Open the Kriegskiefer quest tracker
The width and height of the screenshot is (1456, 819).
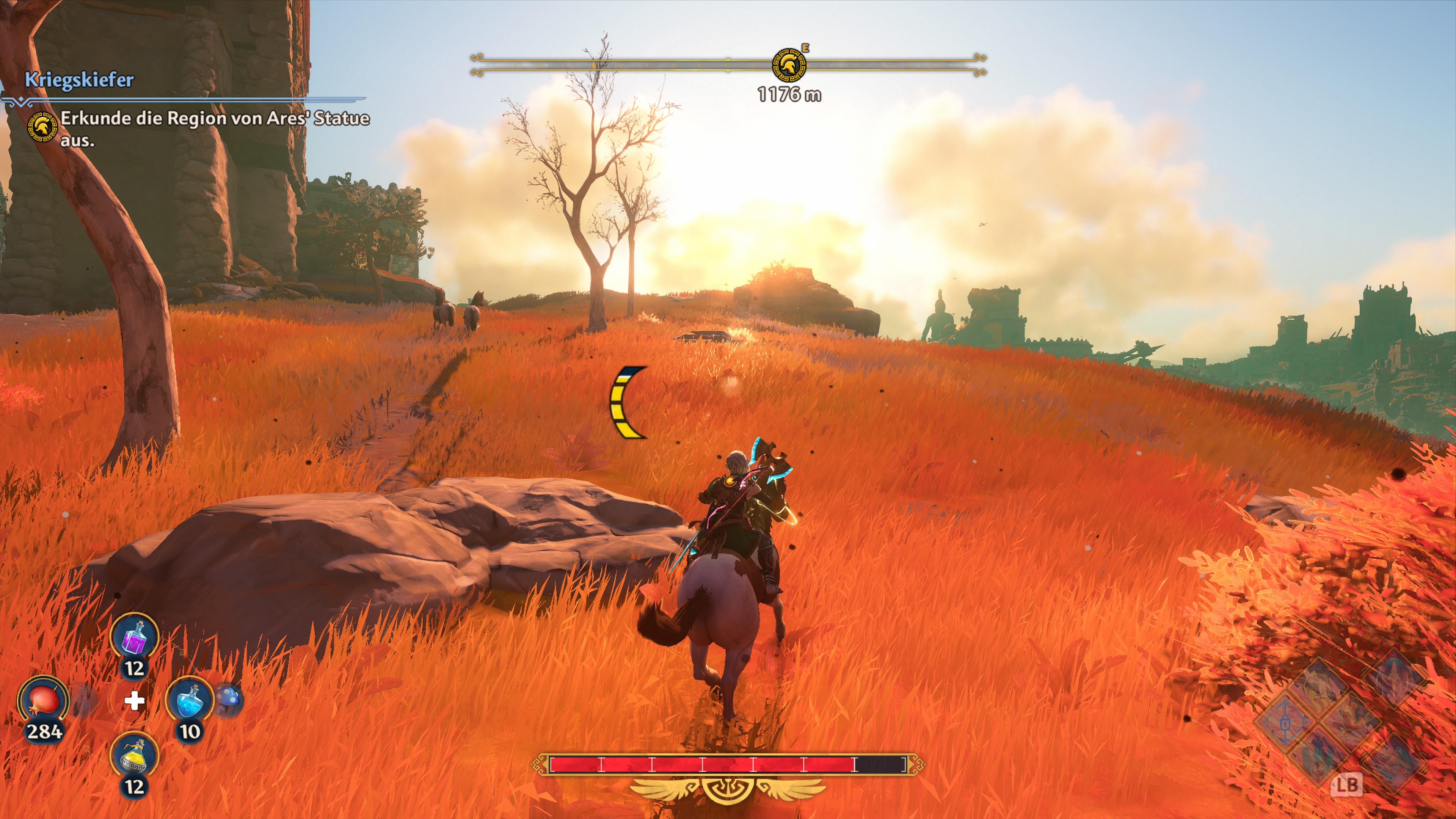tap(79, 80)
